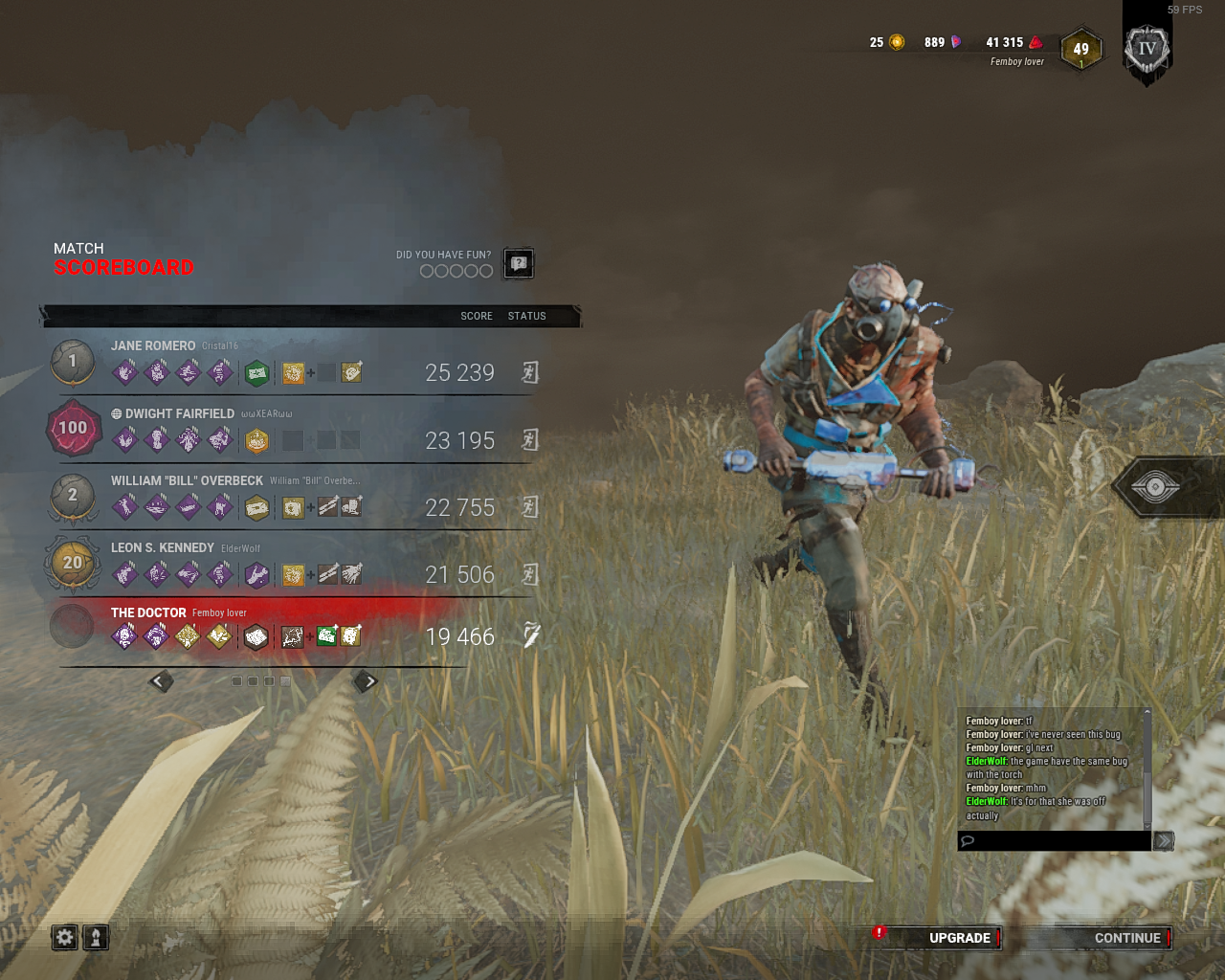The height and width of the screenshot is (980, 1225).
Task: Select the third scoreboard page dot
Action: point(269,681)
